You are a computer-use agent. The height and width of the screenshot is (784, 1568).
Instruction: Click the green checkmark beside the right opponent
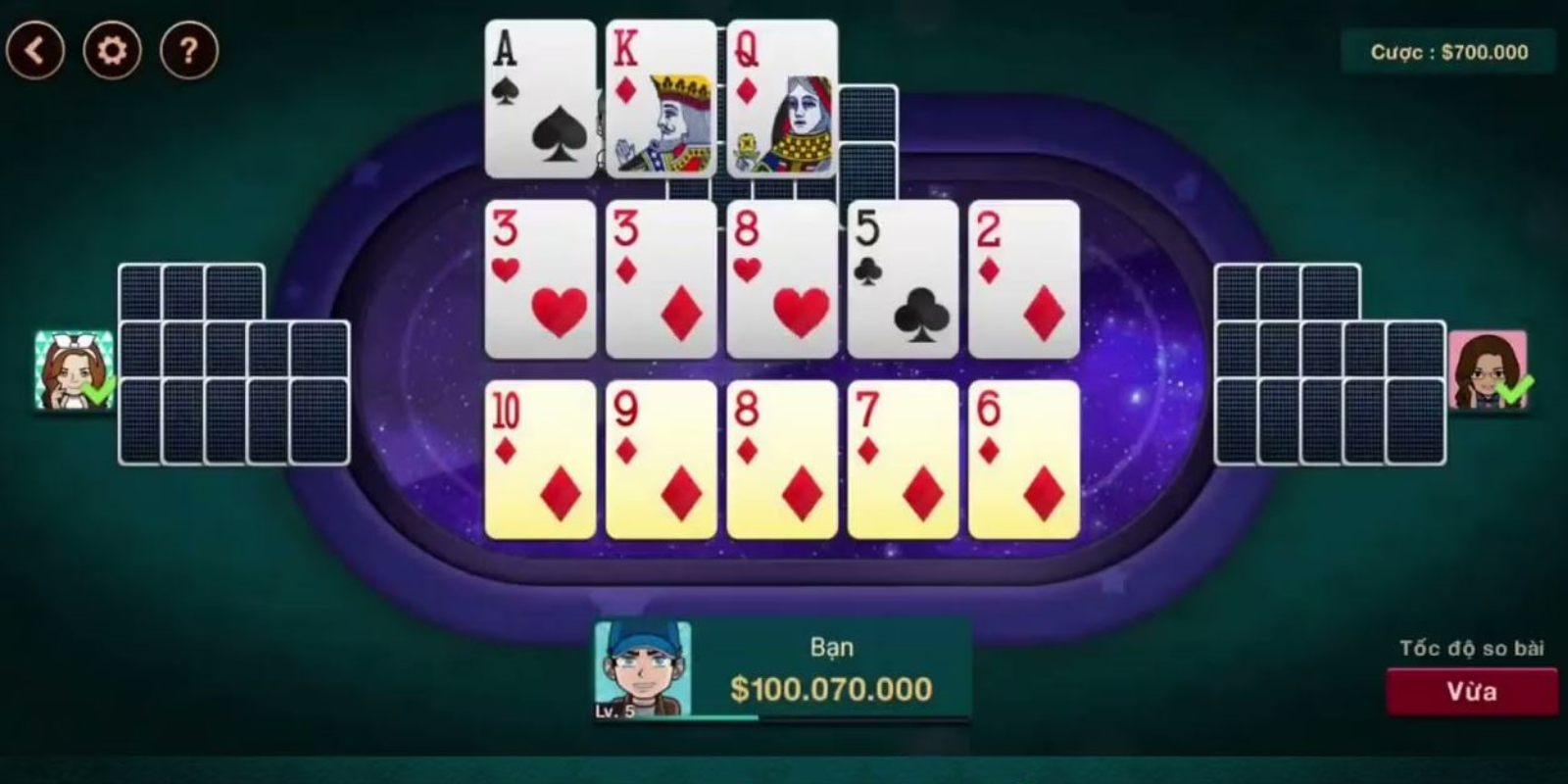click(x=1517, y=392)
